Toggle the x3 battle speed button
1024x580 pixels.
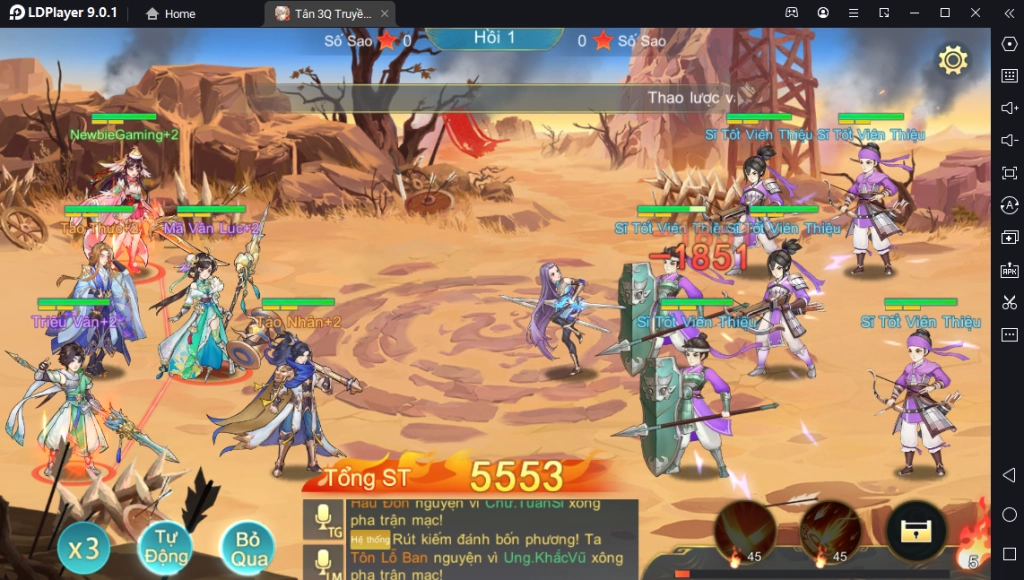pyautogui.click(x=84, y=547)
